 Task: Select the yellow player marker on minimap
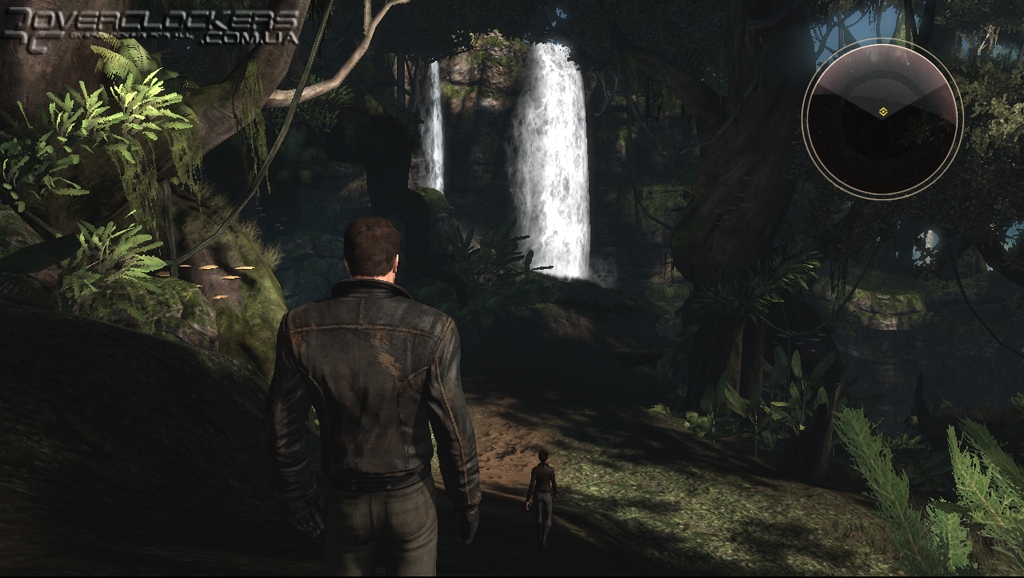pyautogui.click(x=882, y=111)
